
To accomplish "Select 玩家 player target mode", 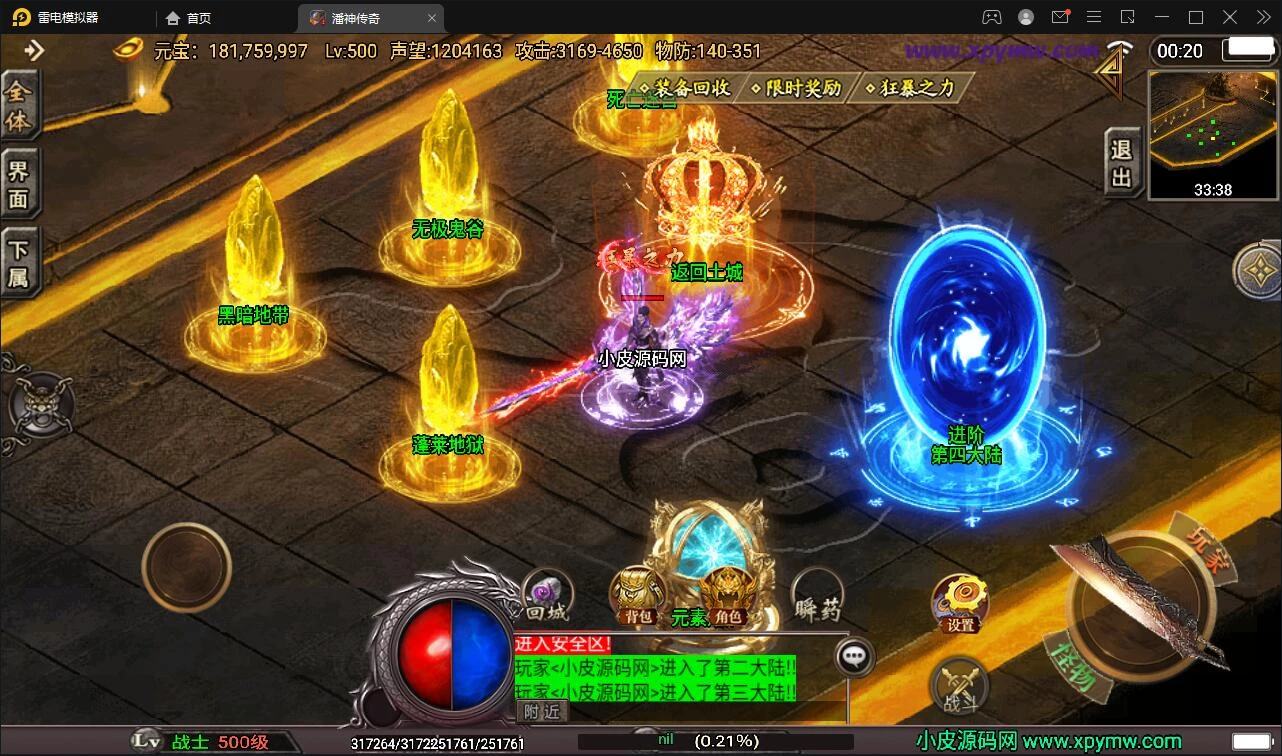I will [1204, 547].
